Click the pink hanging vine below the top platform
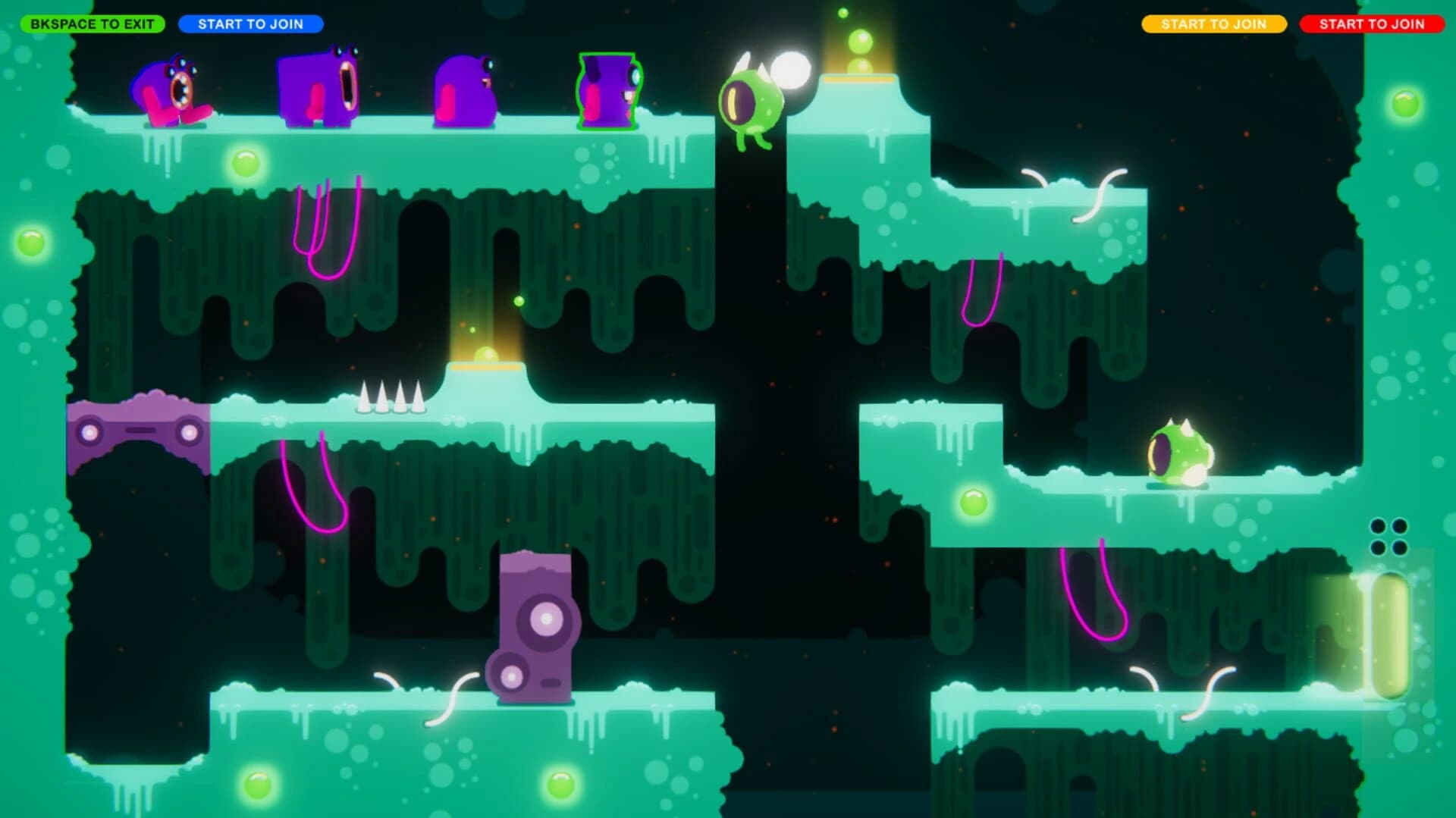The height and width of the screenshot is (818, 1456). (x=326, y=227)
